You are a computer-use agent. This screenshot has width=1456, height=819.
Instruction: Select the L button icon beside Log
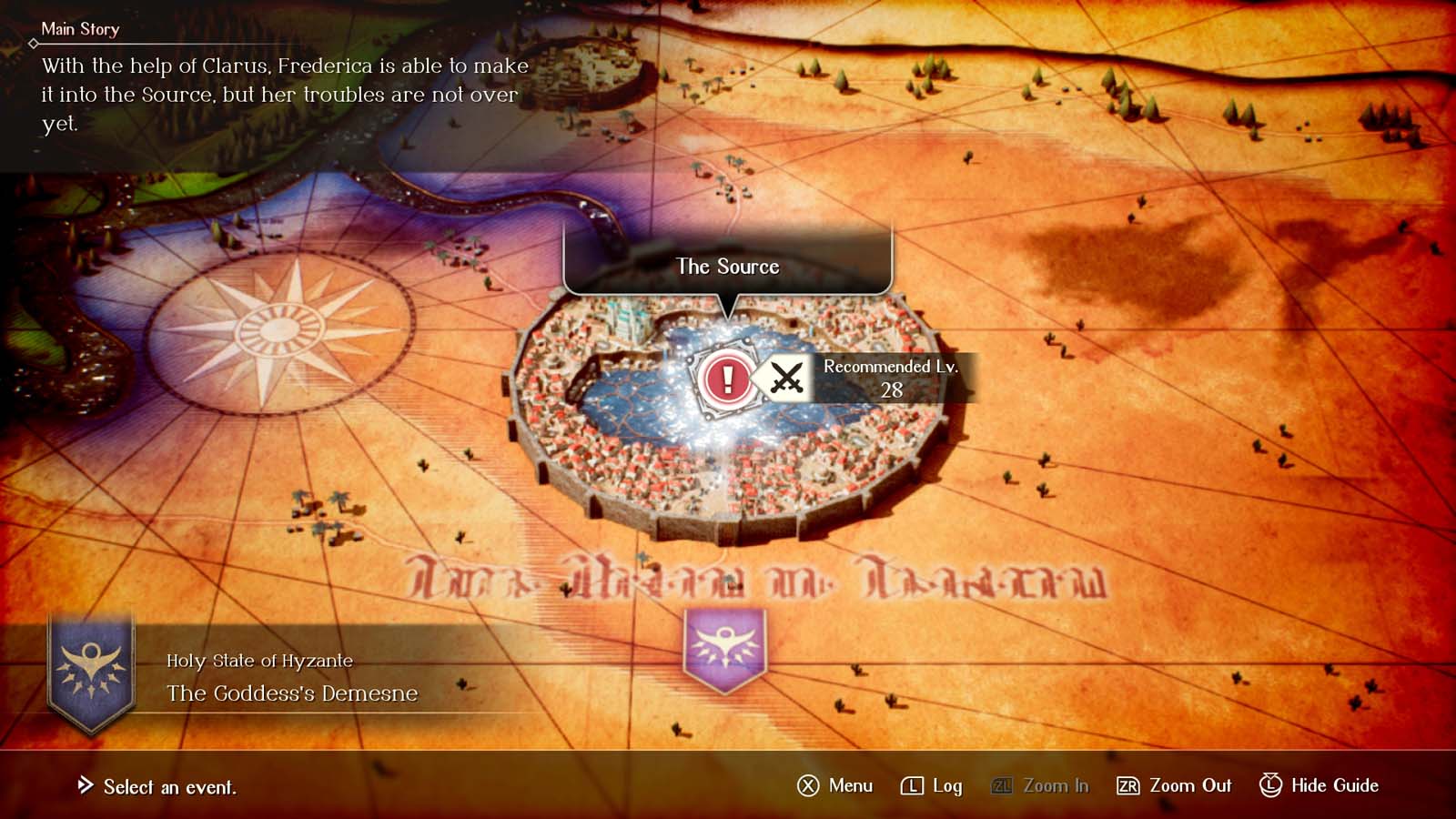pos(914,785)
